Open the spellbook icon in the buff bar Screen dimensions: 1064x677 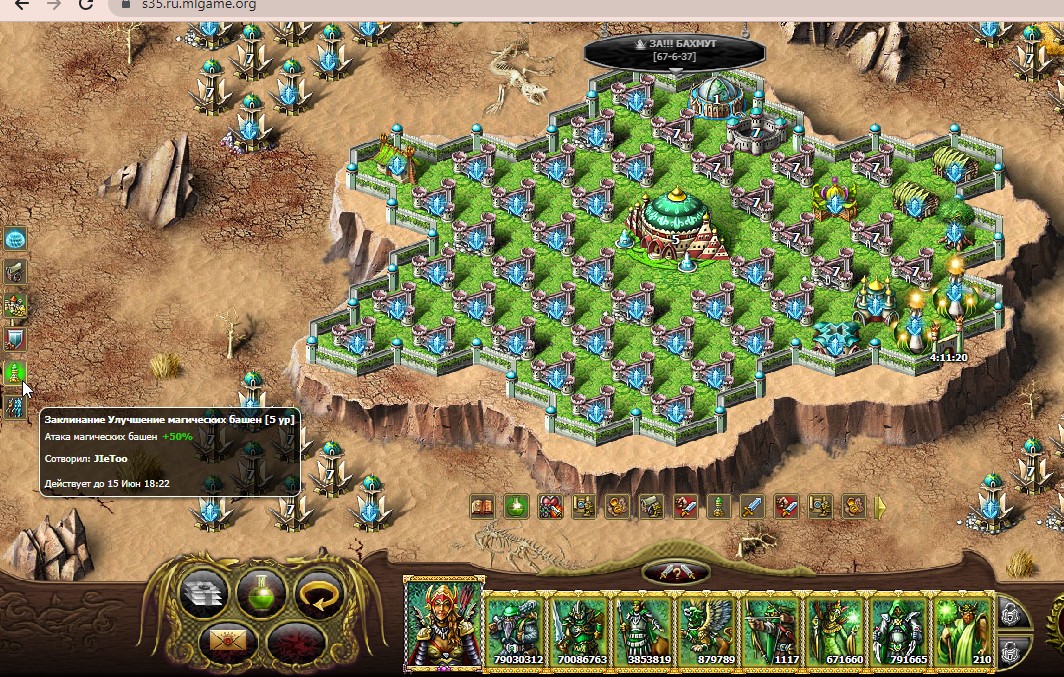pos(482,507)
